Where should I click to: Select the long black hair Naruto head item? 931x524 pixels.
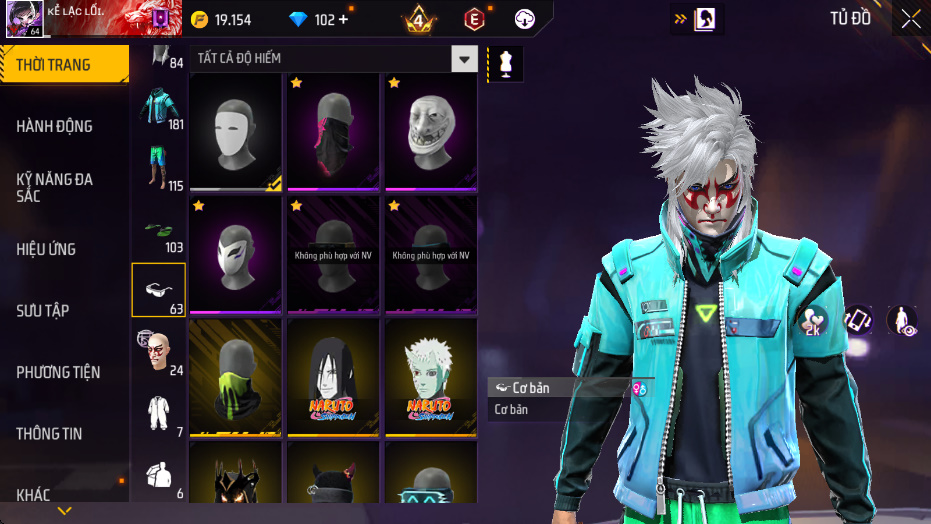coord(333,377)
